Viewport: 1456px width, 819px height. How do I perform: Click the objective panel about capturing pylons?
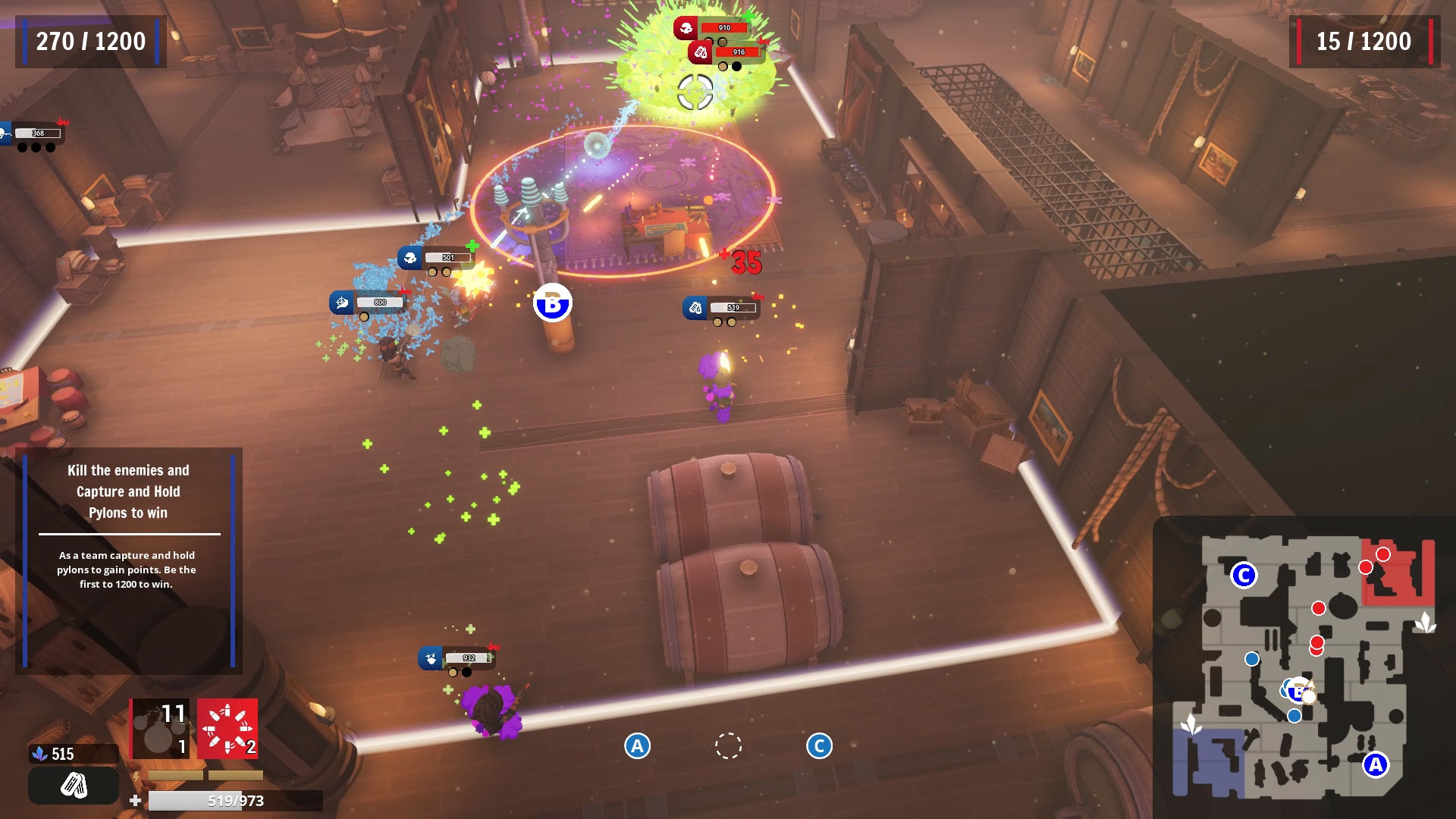129,561
